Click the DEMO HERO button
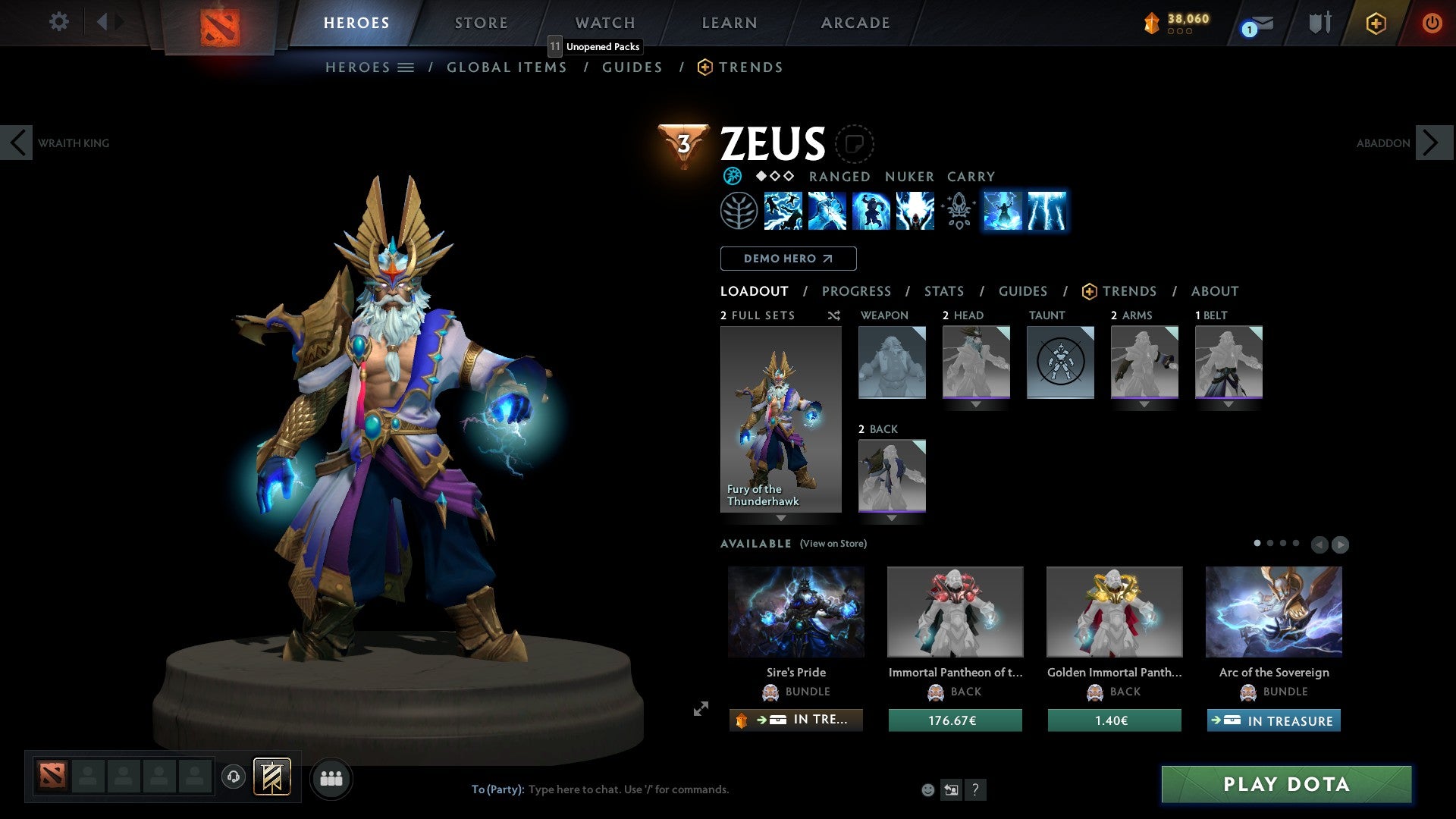The width and height of the screenshot is (1456, 819). point(788,259)
